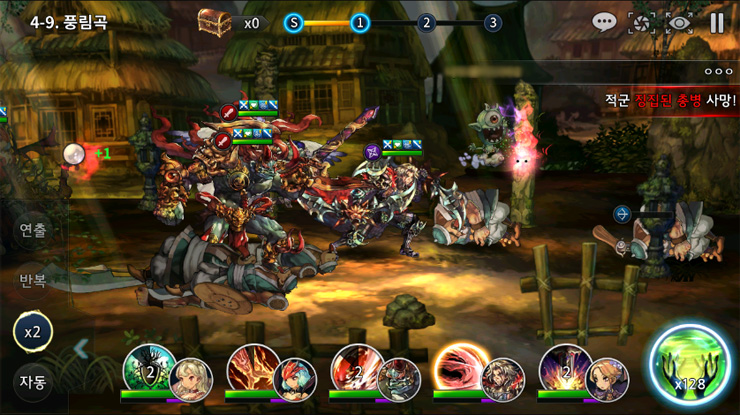Open the treasure chest loot counter
This screenshot has height=415, width=740.
(x=214, y=22)
